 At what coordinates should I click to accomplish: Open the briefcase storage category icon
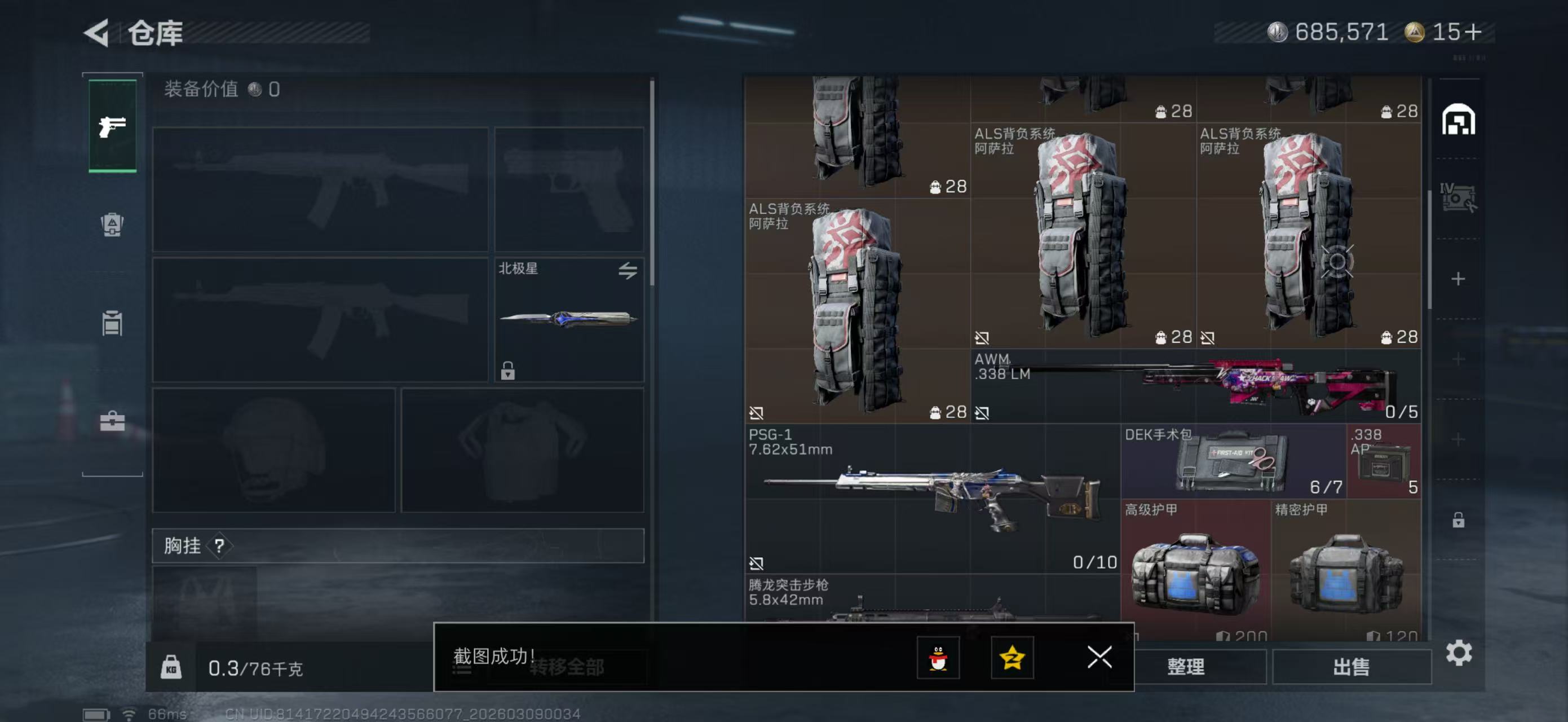(113, 420)
